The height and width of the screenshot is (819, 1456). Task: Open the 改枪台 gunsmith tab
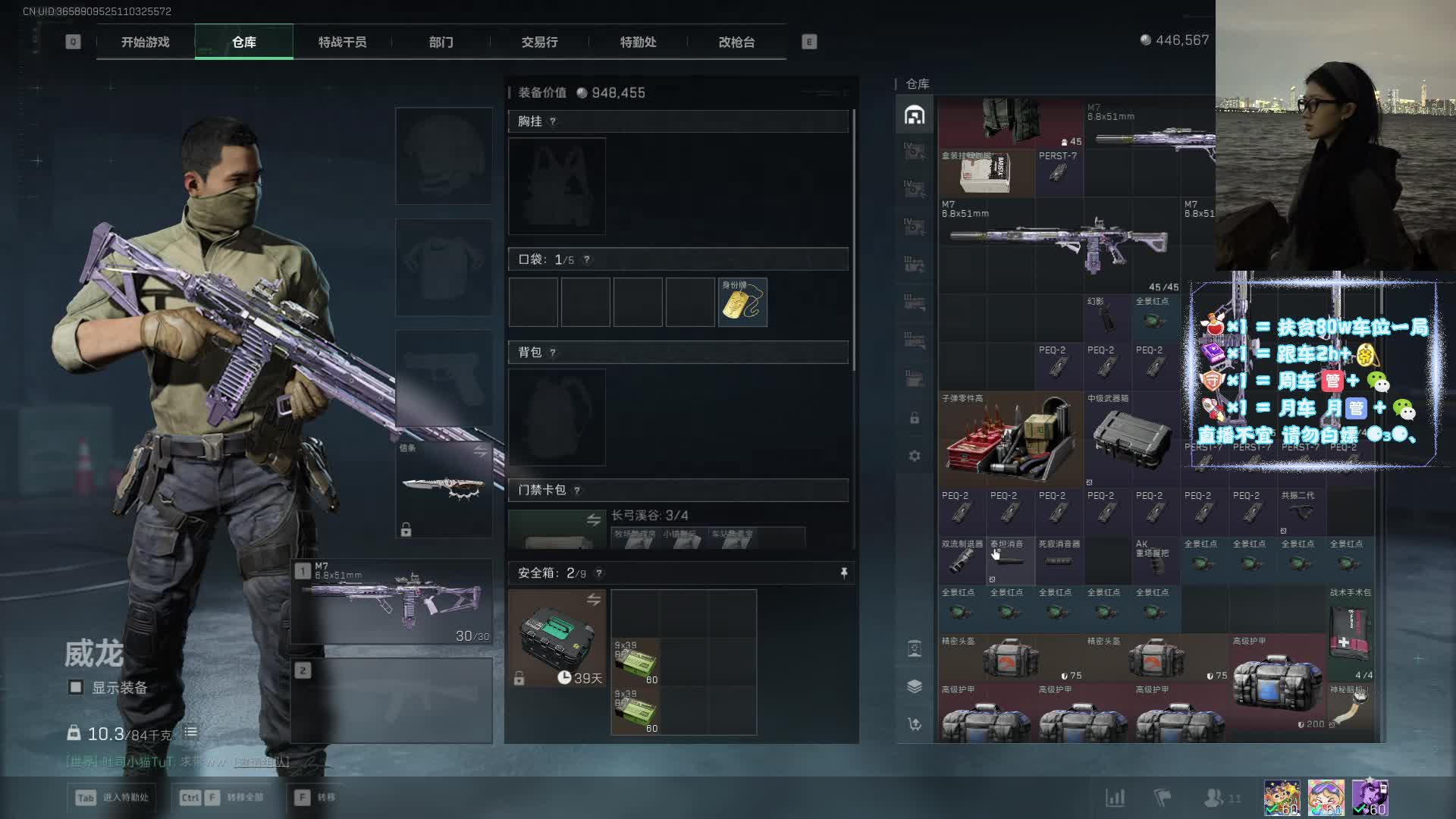[x=736, y=42]
